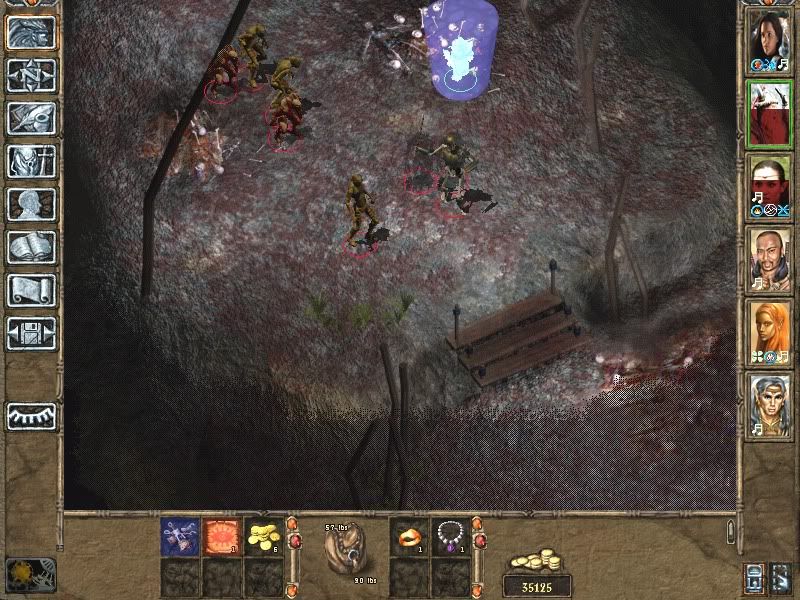Open the journal quill button
The image size is (800, 600).
[x=31, y=118]
